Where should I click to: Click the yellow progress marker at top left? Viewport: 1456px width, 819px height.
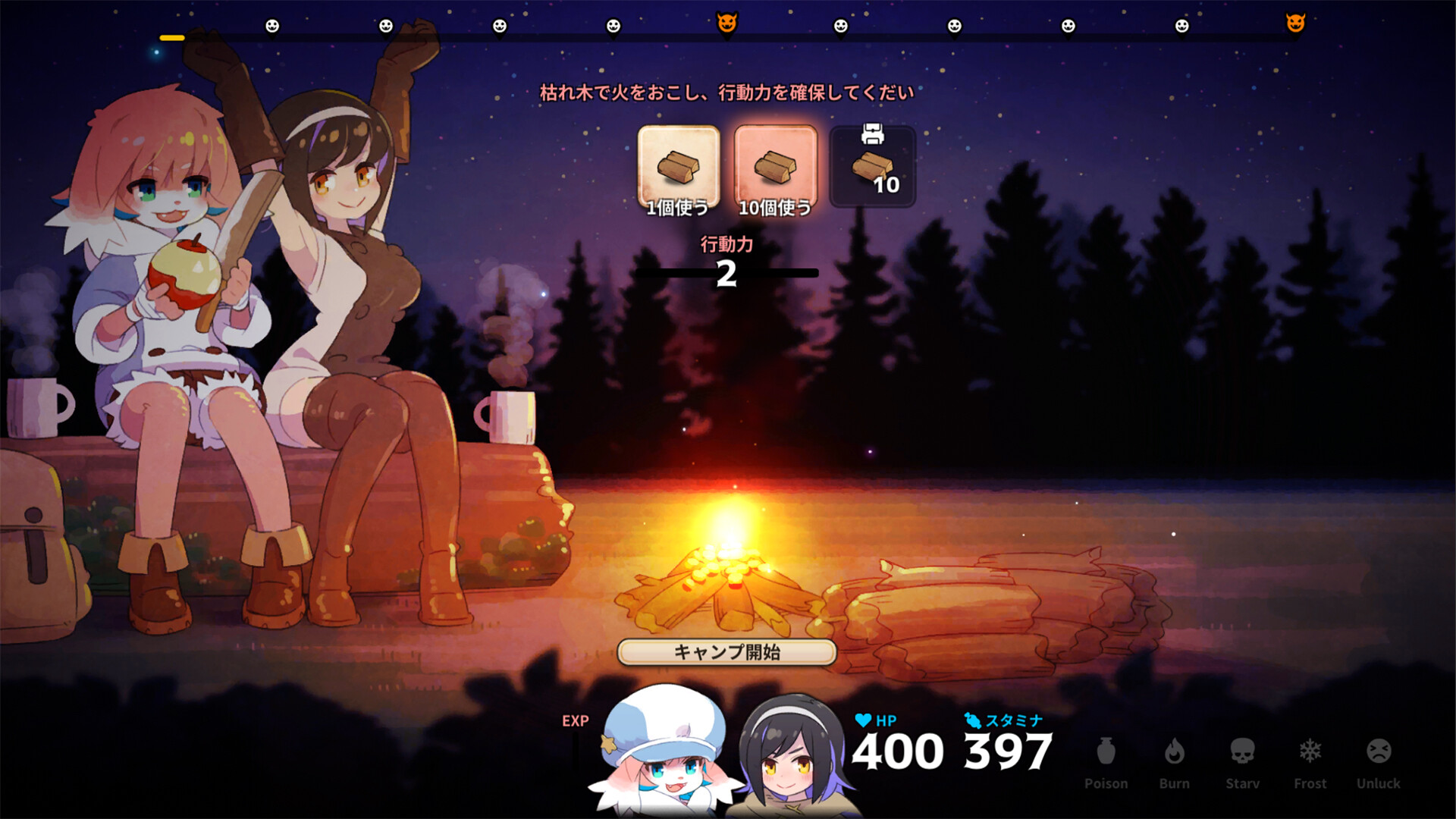click(x=171, y=36)
